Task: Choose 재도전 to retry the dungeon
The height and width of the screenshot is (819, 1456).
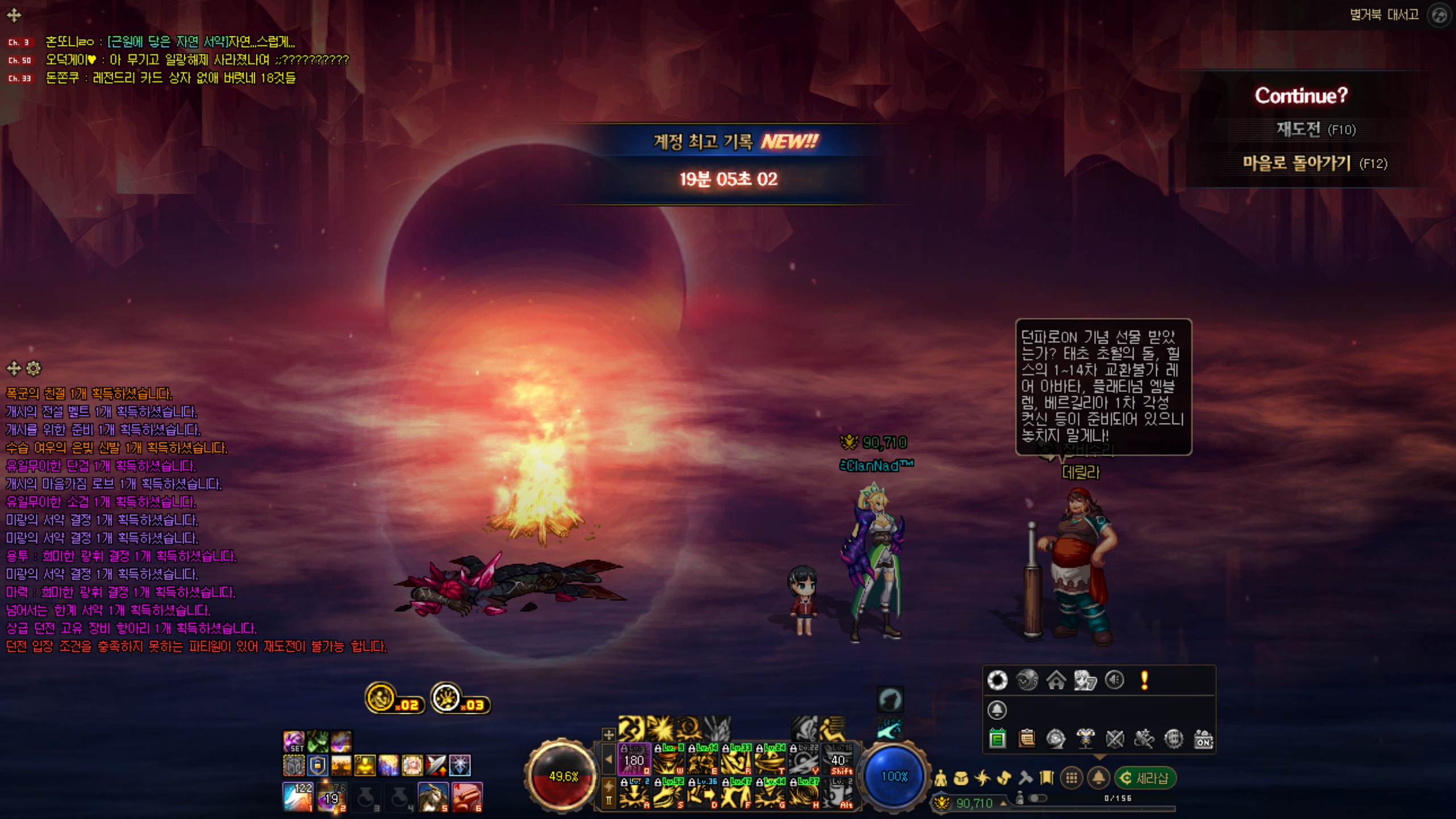Action: [1315, 130]
